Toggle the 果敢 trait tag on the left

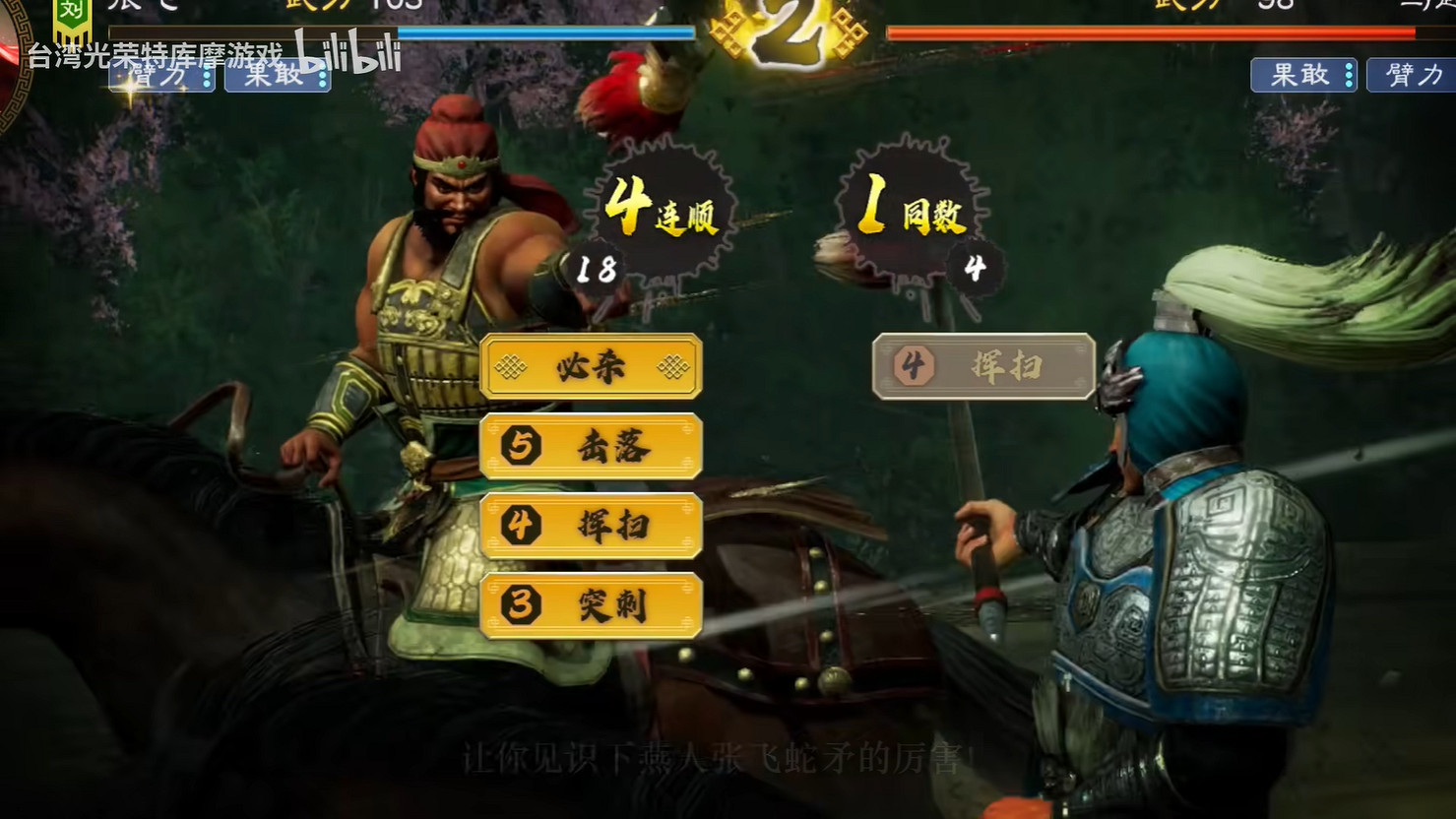point(274,76)
